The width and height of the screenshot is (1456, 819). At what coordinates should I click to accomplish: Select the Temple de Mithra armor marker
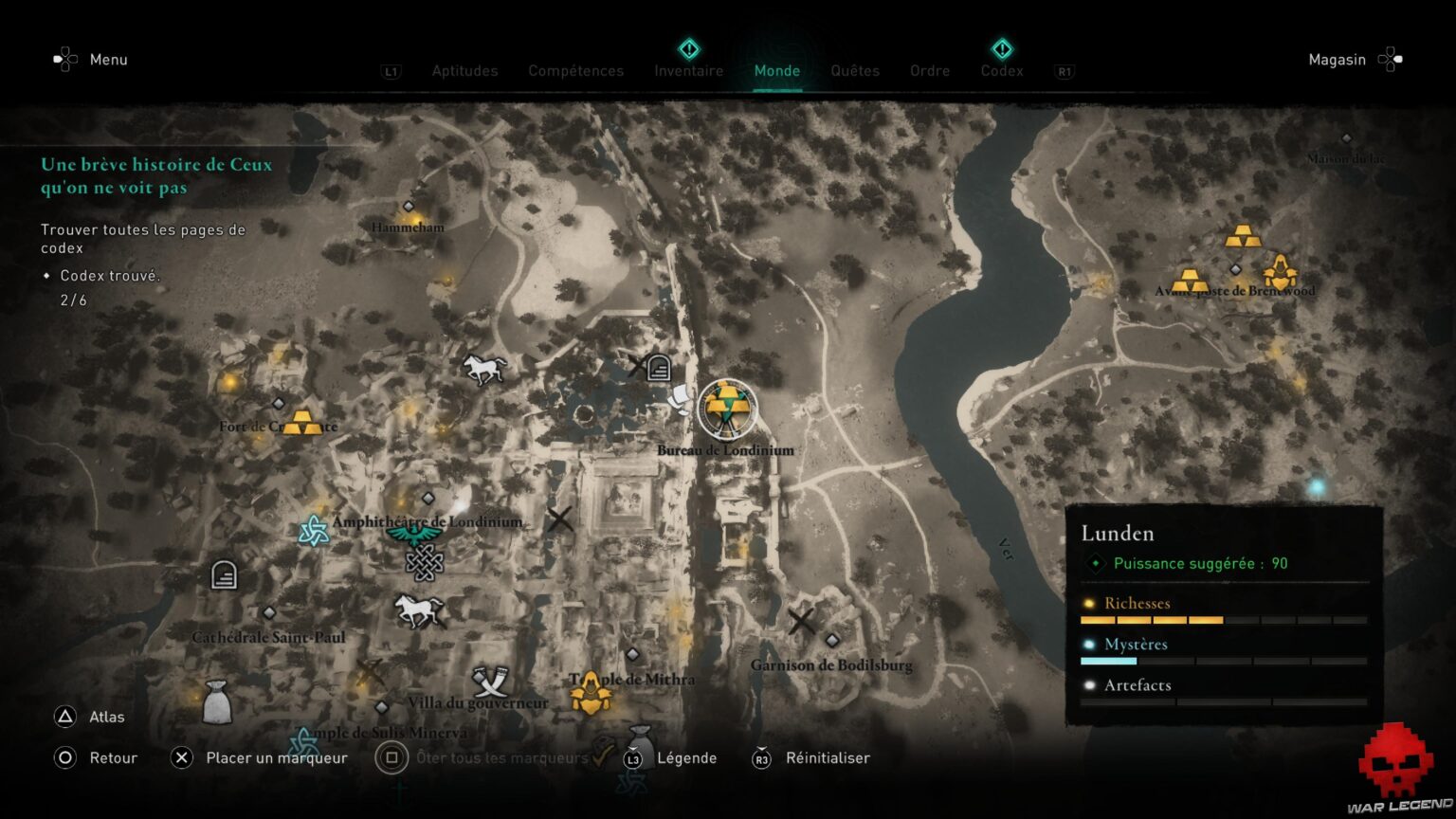tap(590, 693)
